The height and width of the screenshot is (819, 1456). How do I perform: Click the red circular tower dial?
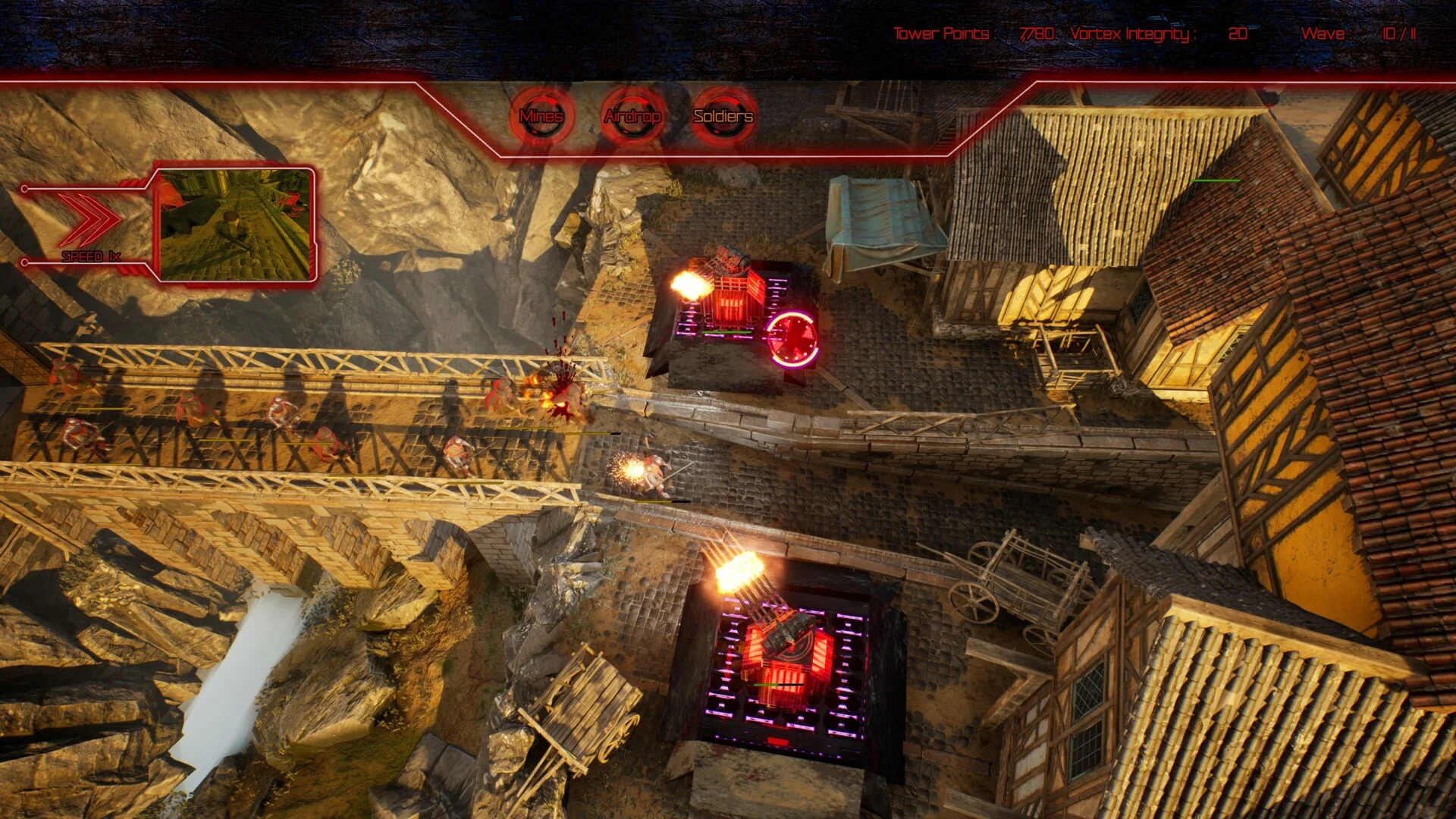coord(792,339)
